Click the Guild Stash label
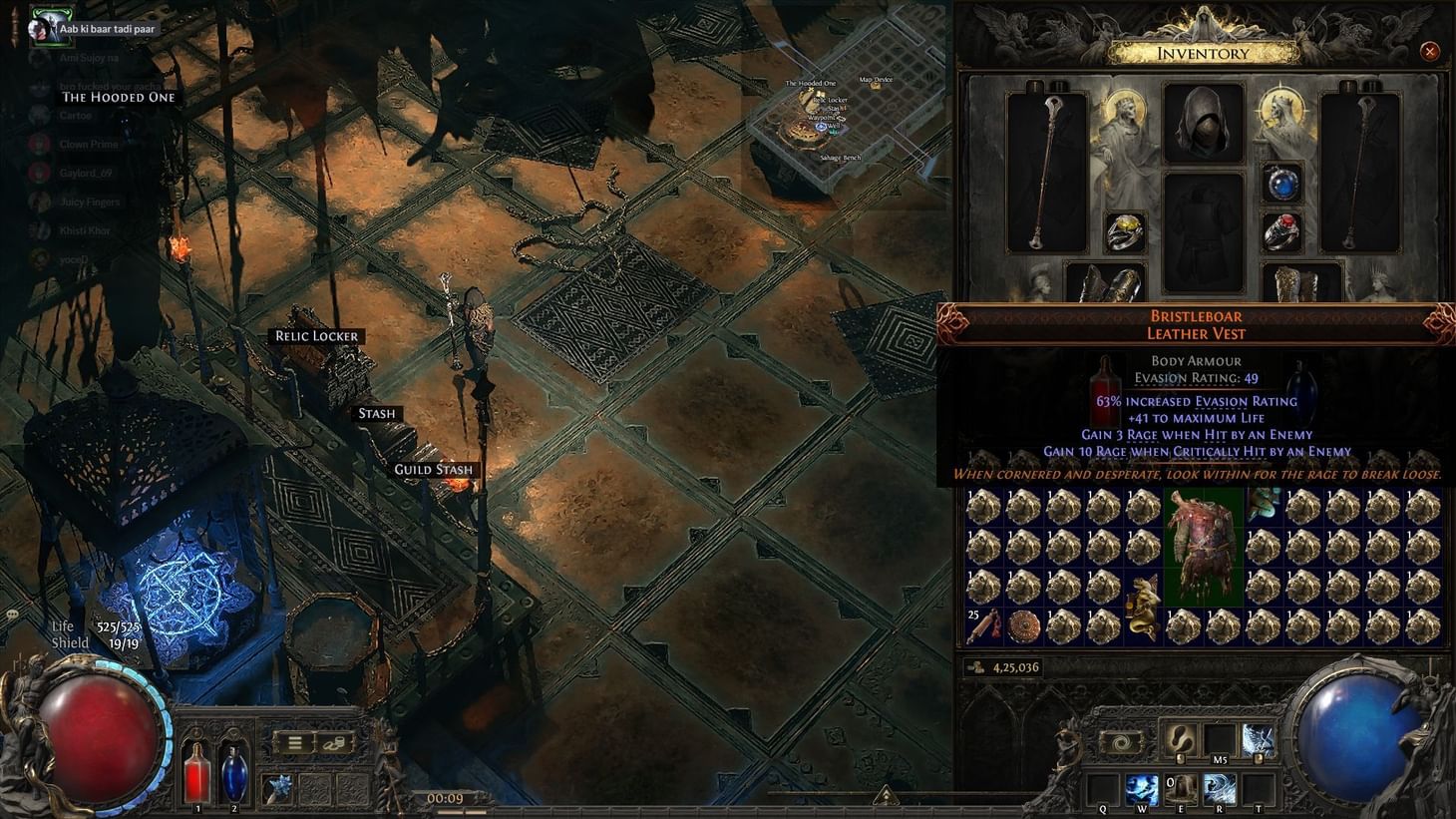The width and height of the screenshot is (1456, 819). pyautogui.click(x=434, y=469)
